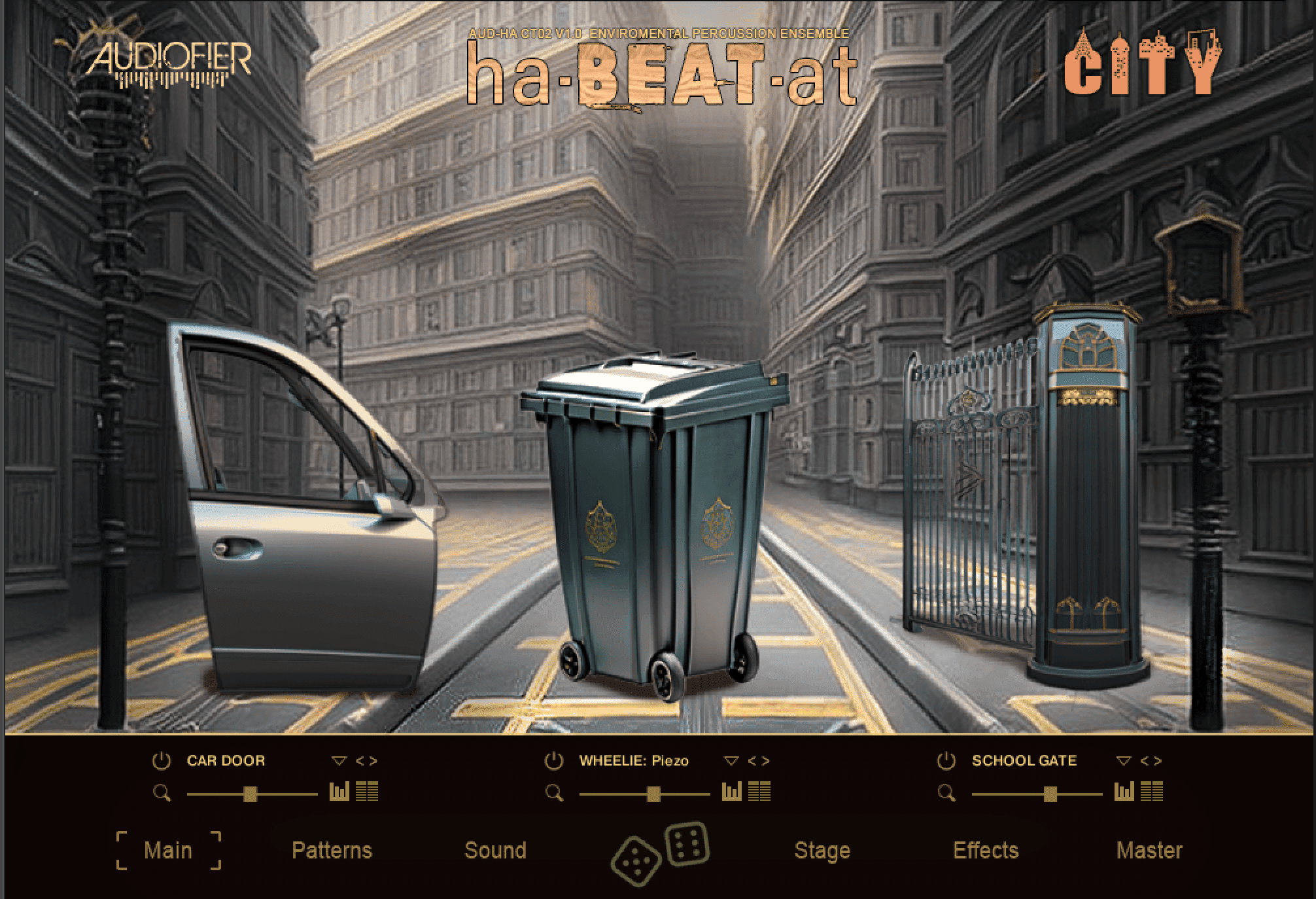Click the Main tab
The image size is (1316, 899).
(168, 851)
